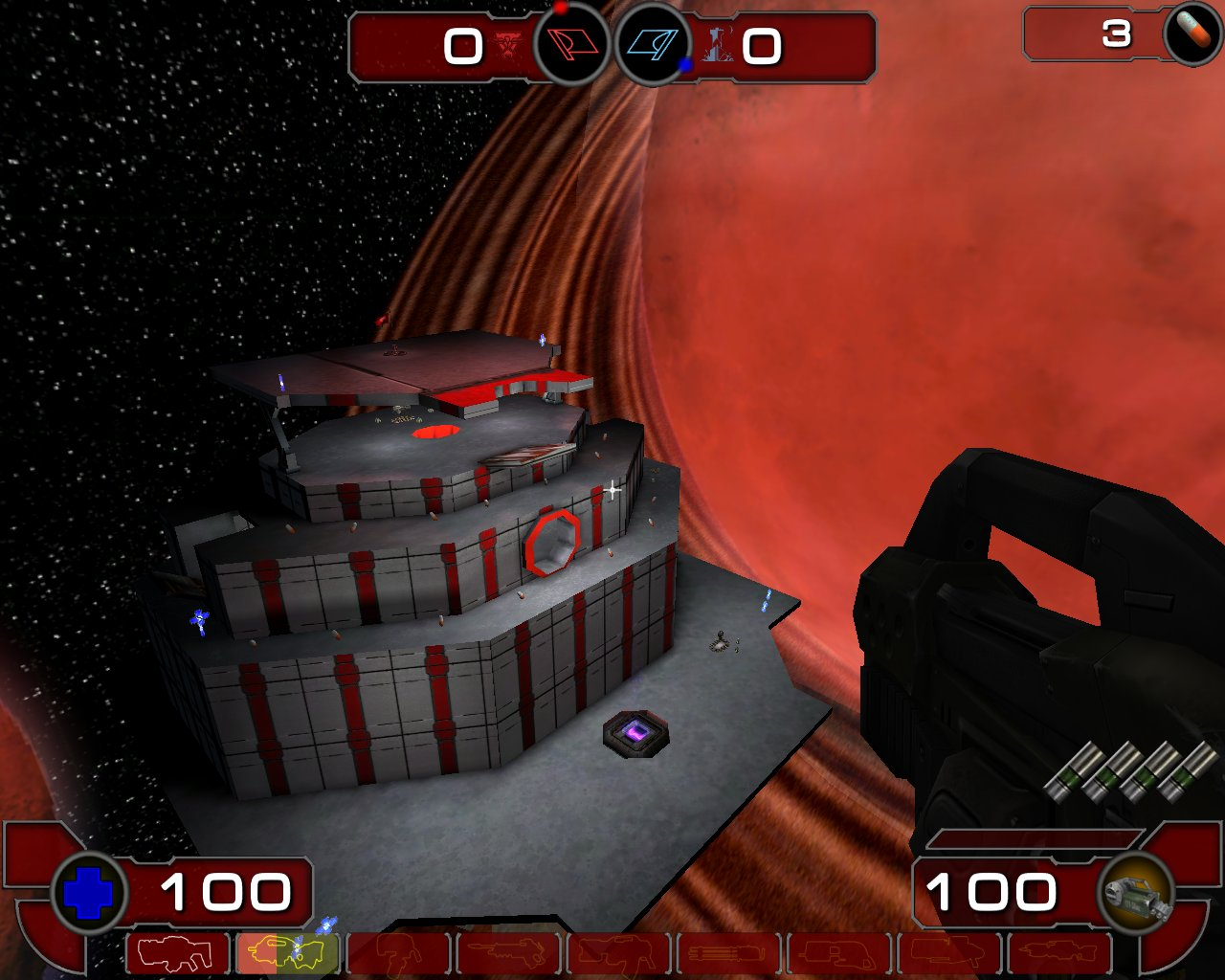
Task: Toggle the blue flag status indicator
Action: [656, 42]
